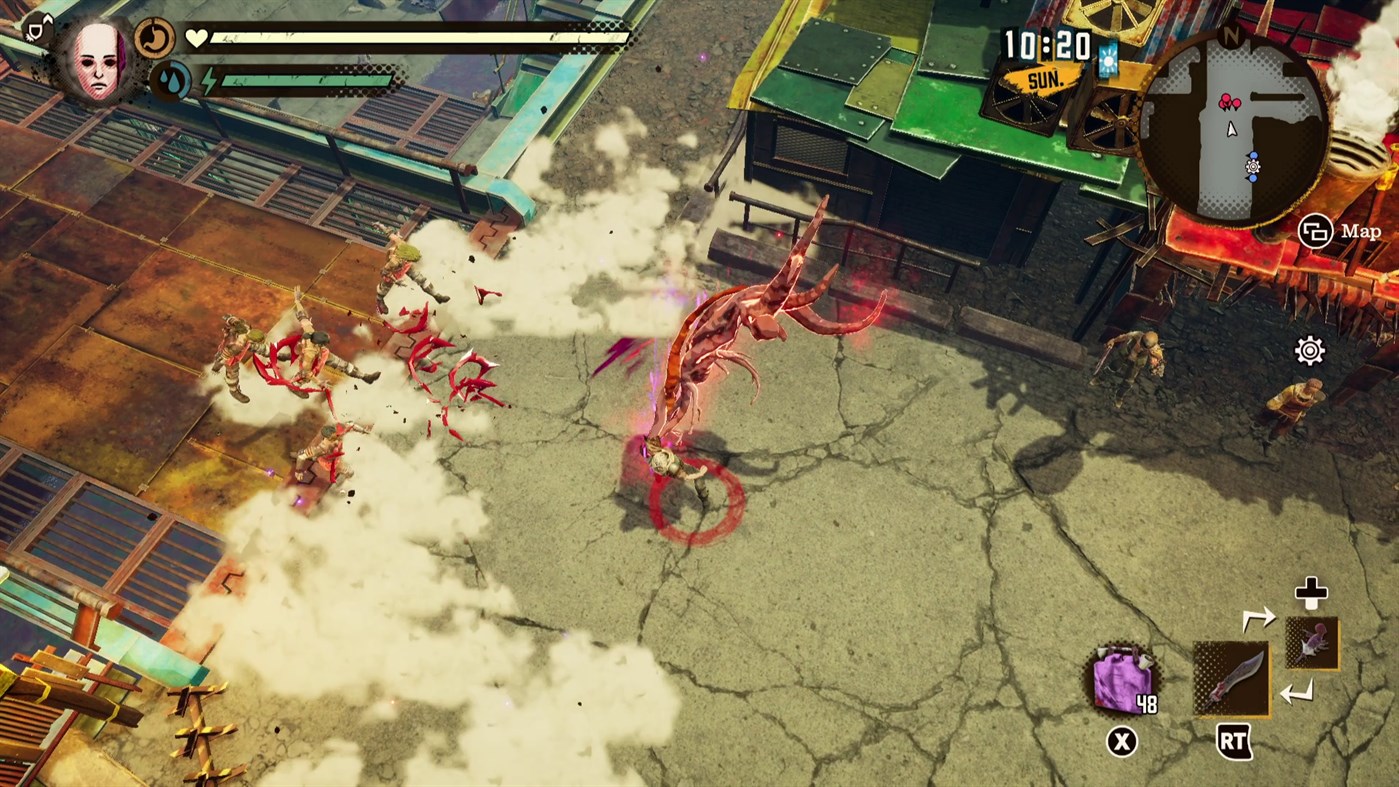Toggle the upper swap arrow near the weapon slots

pos(1262,620)
